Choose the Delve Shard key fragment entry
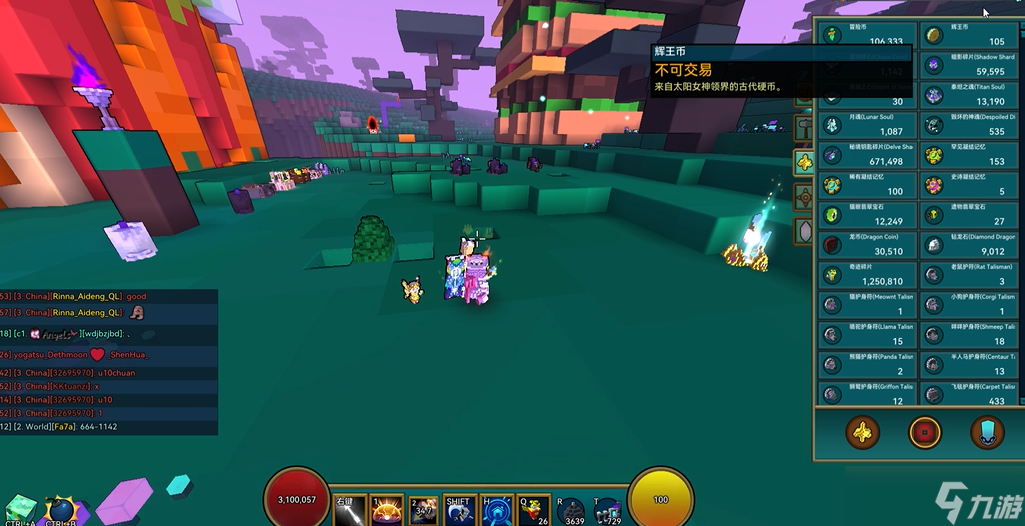 pyautogui.click(x=868, y=155)
